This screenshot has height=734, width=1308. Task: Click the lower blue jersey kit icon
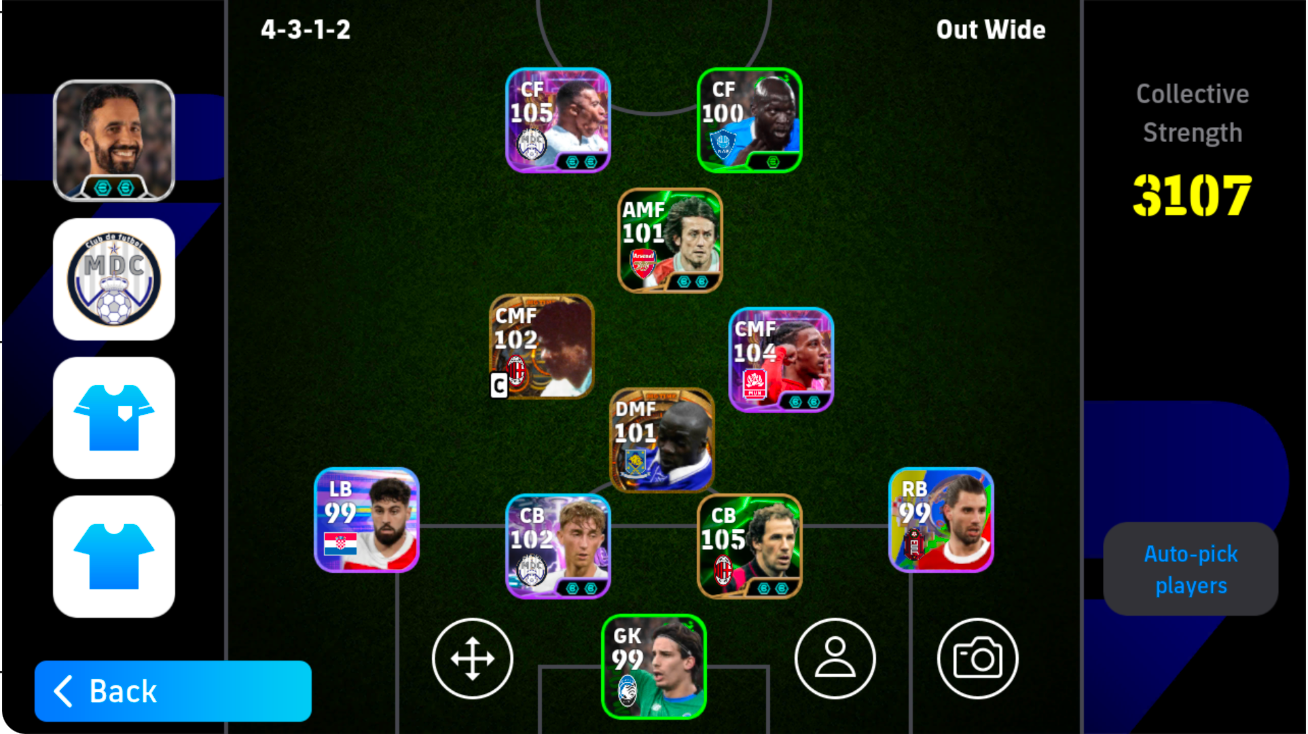(x=113, y=557)
